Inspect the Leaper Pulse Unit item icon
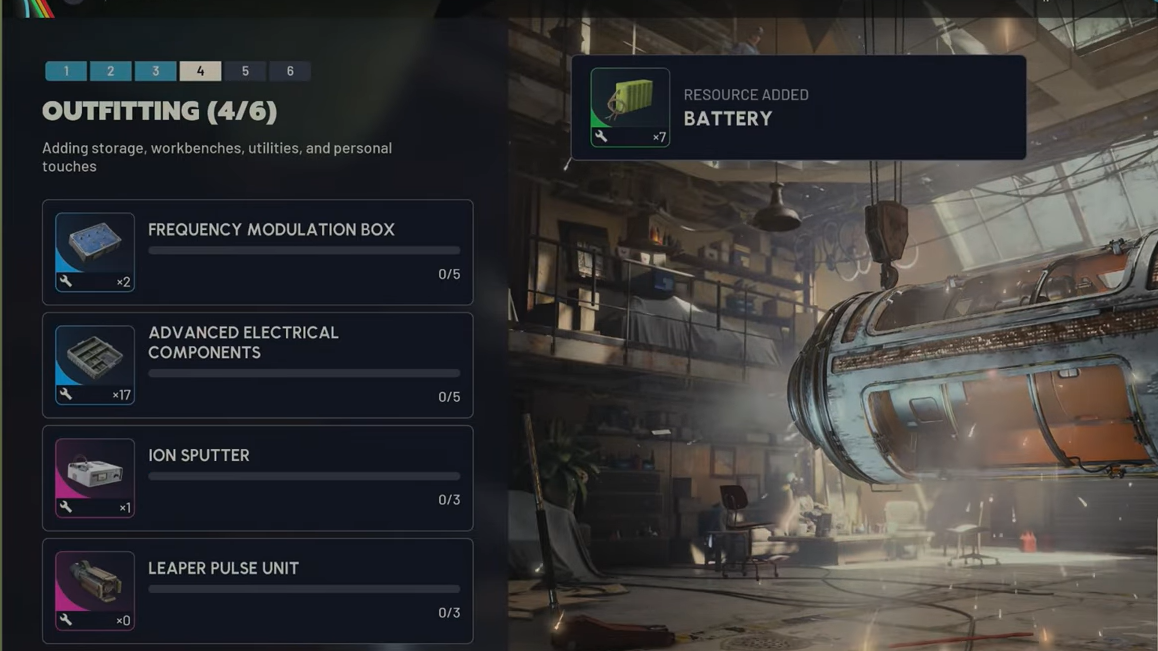 point(95,591)
